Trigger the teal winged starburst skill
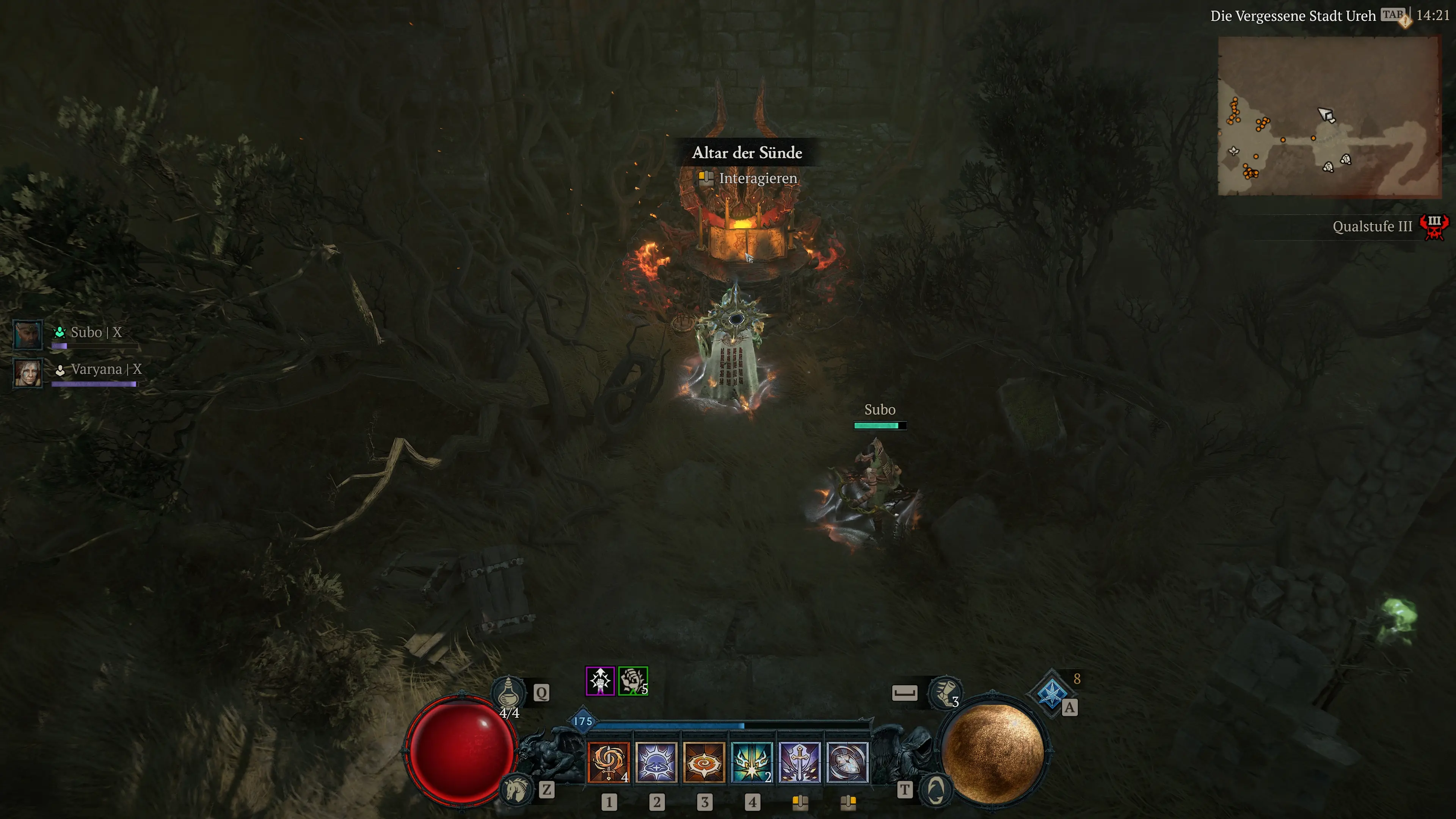The image size is (1456, 819). click(x=751, y=762)
